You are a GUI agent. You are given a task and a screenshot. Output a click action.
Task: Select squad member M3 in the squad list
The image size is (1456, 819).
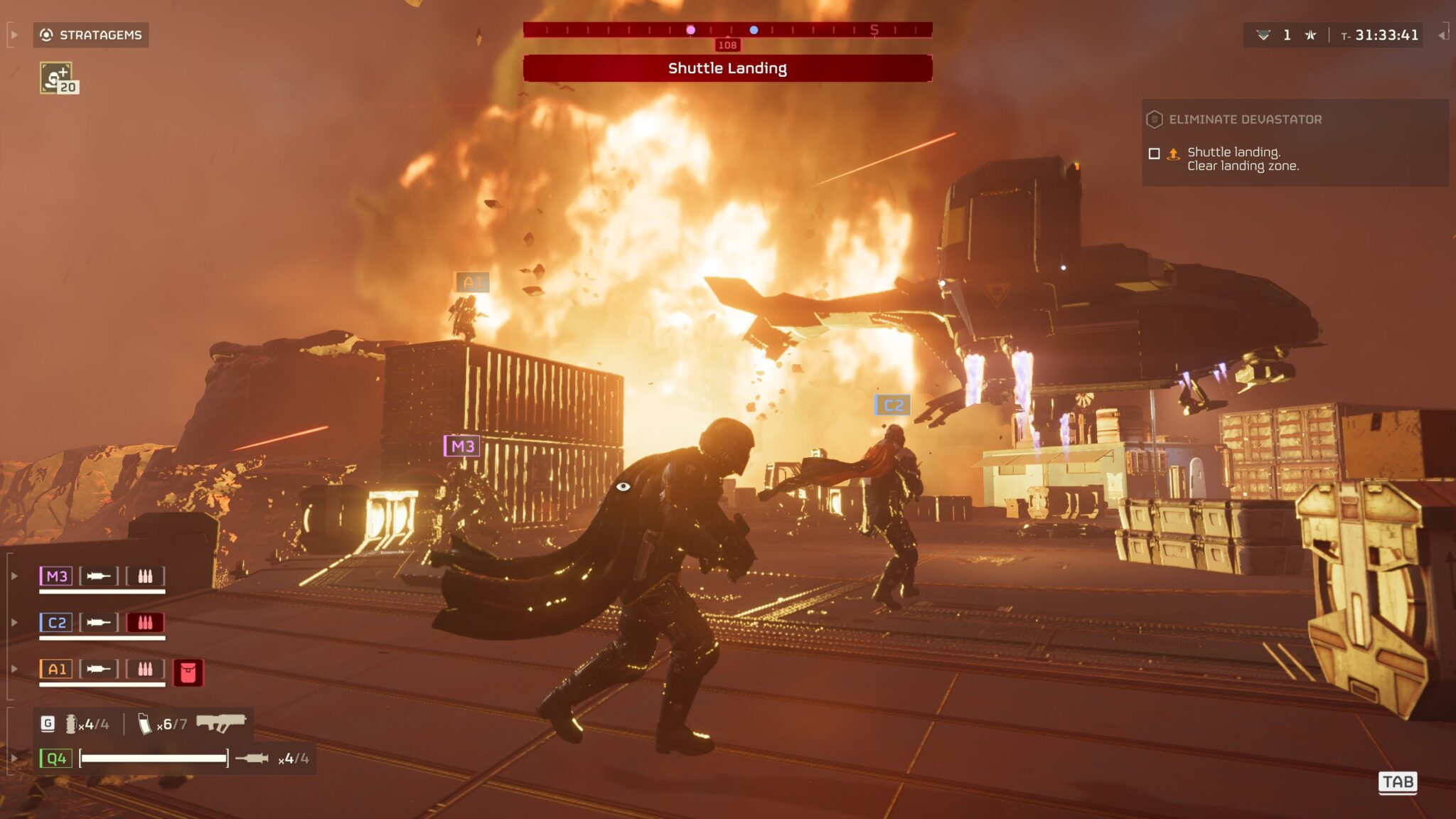(56, 576)
